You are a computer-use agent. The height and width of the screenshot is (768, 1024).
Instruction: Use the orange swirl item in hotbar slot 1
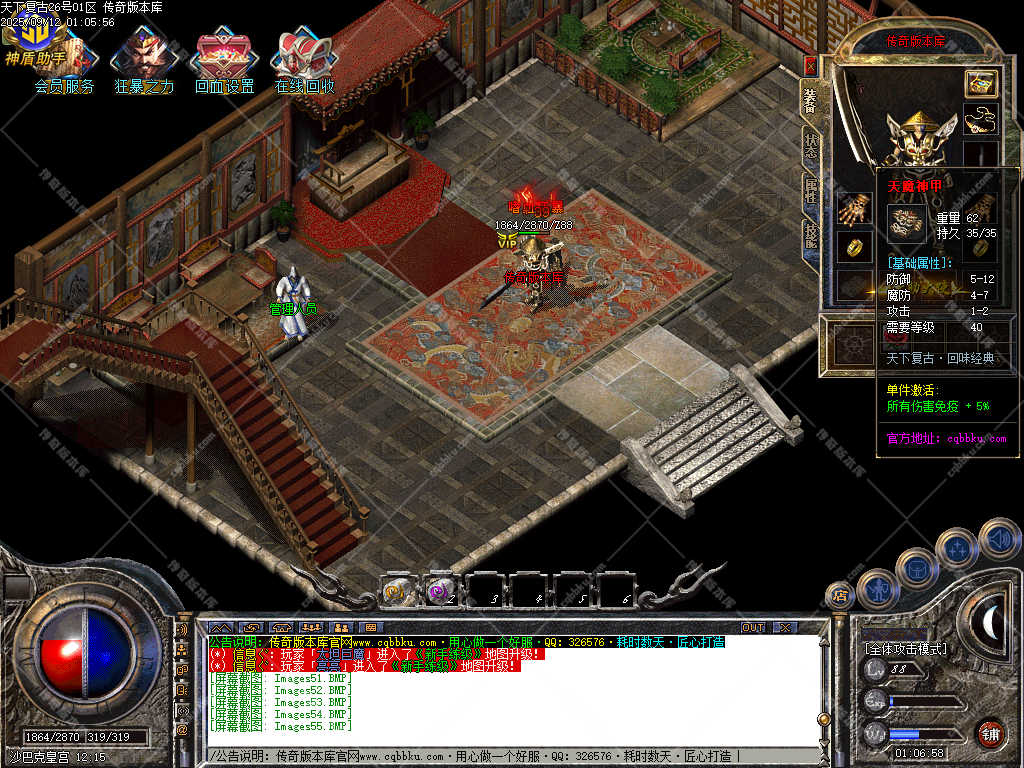click(x=396, y=591)
